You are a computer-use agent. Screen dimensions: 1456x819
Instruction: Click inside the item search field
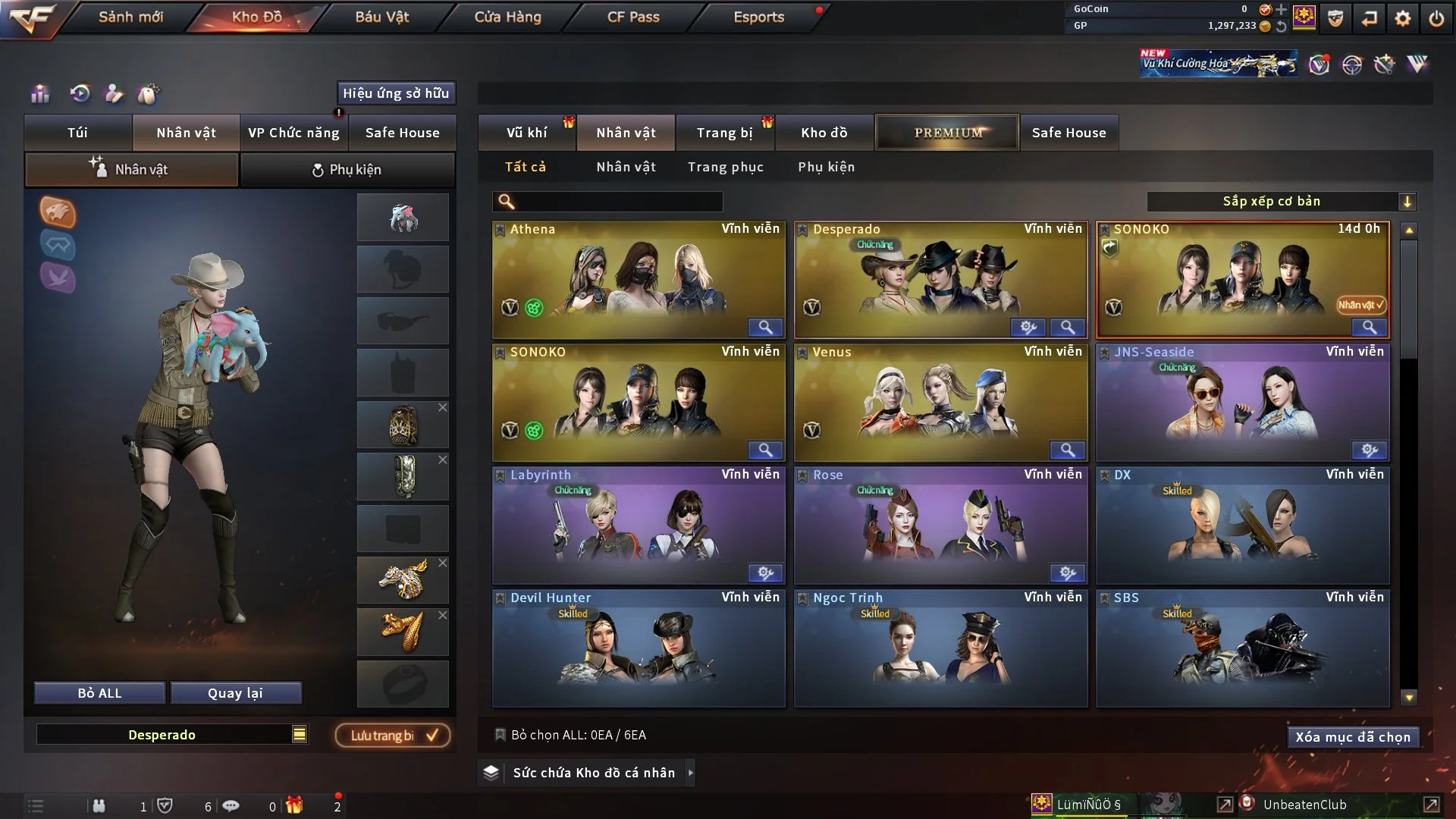607,202
